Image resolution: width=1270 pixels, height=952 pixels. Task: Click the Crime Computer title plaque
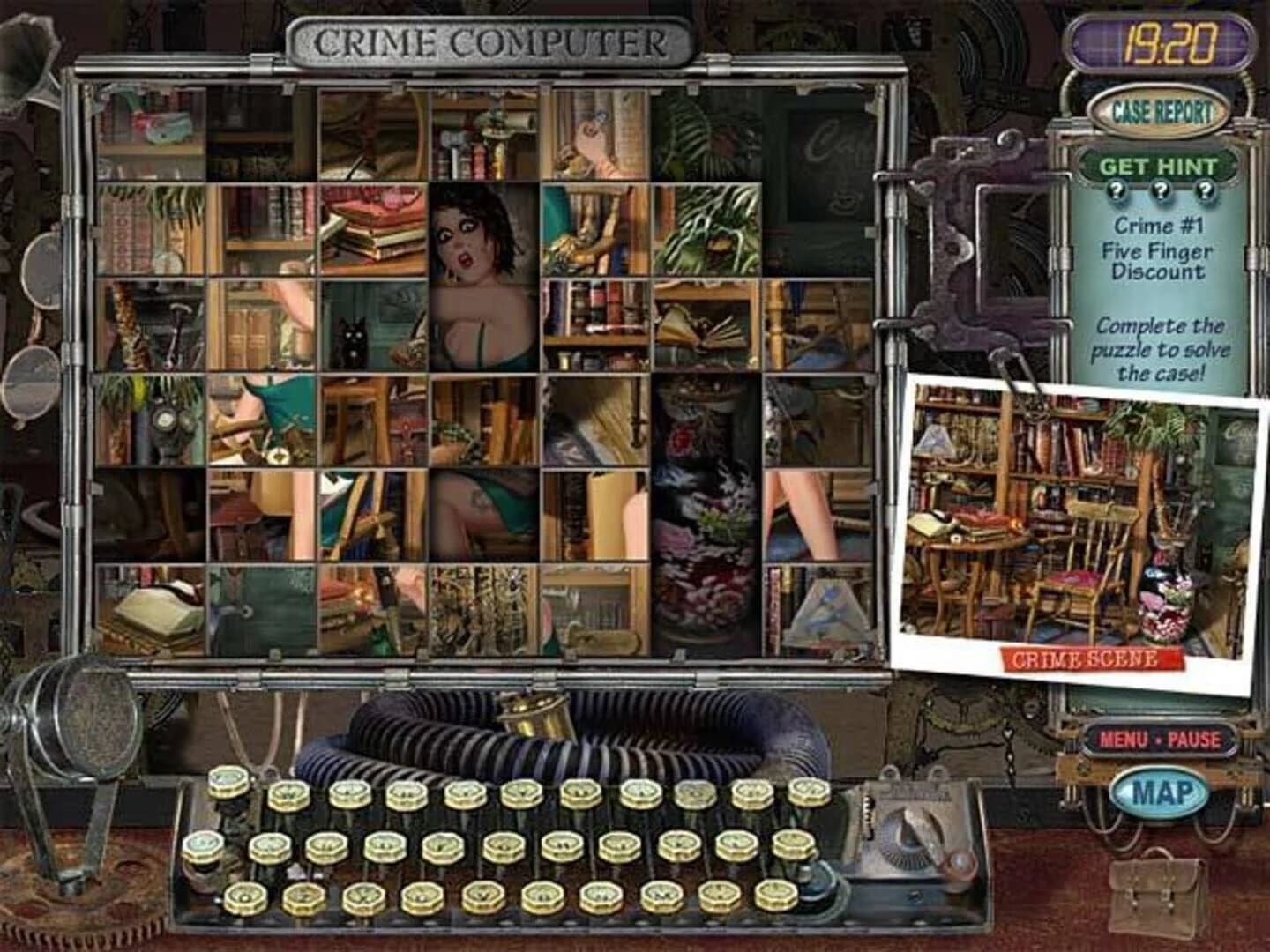490,38
